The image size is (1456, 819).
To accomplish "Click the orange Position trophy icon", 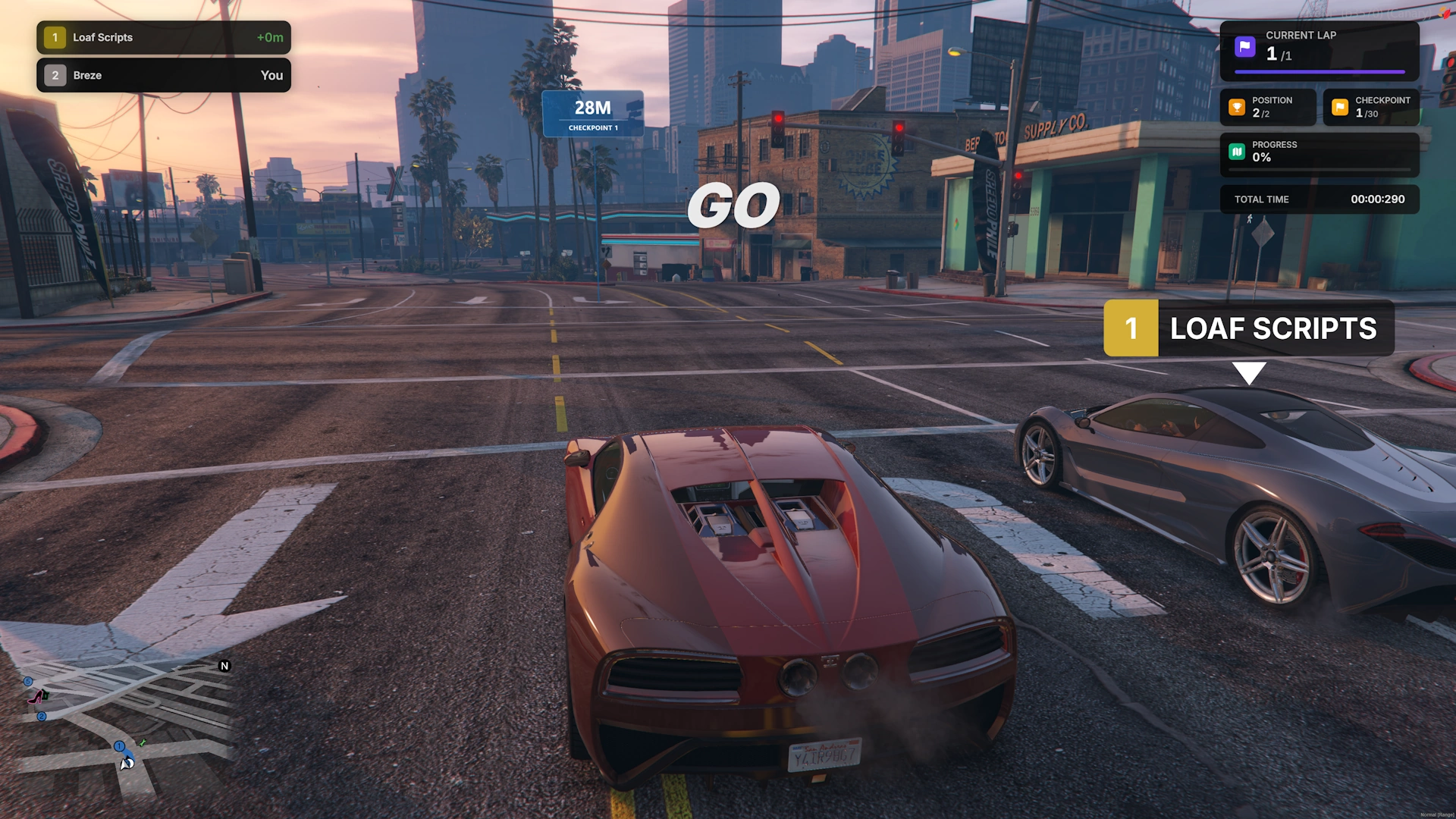I will point(1237,108).
